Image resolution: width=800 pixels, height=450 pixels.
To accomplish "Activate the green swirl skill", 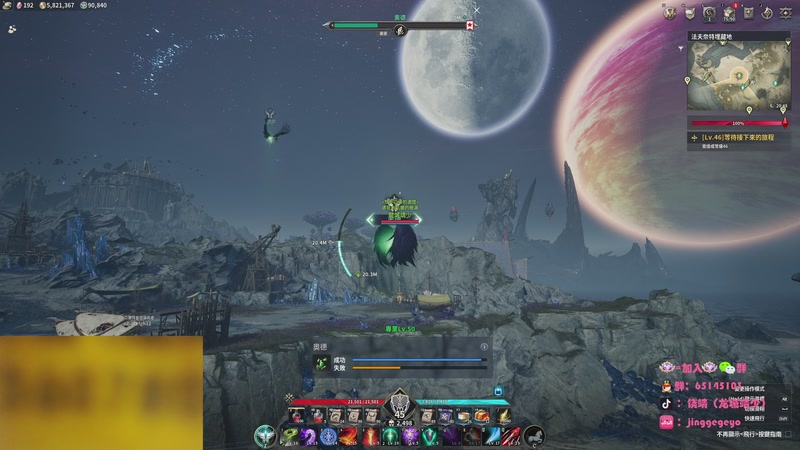I will (289, 436).
